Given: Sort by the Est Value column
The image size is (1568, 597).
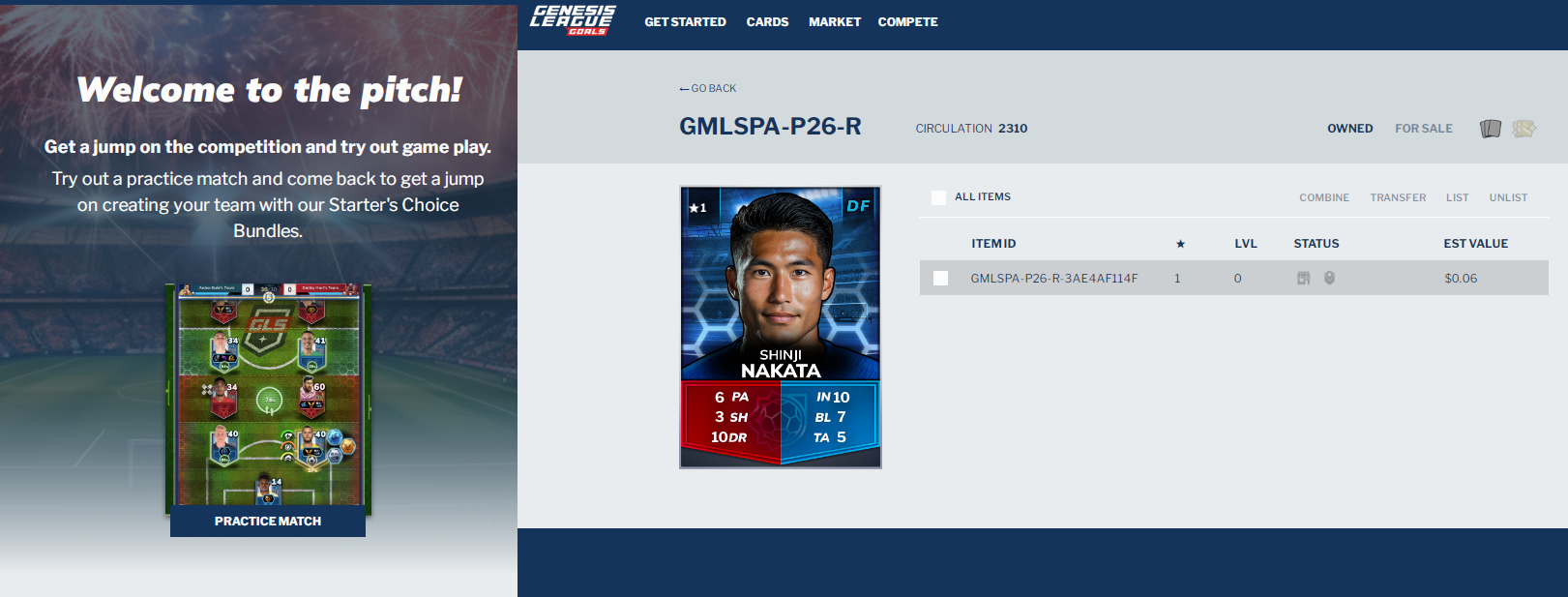Looking at the screenshot, I should pyautogui.click(x=1475, y=244).
